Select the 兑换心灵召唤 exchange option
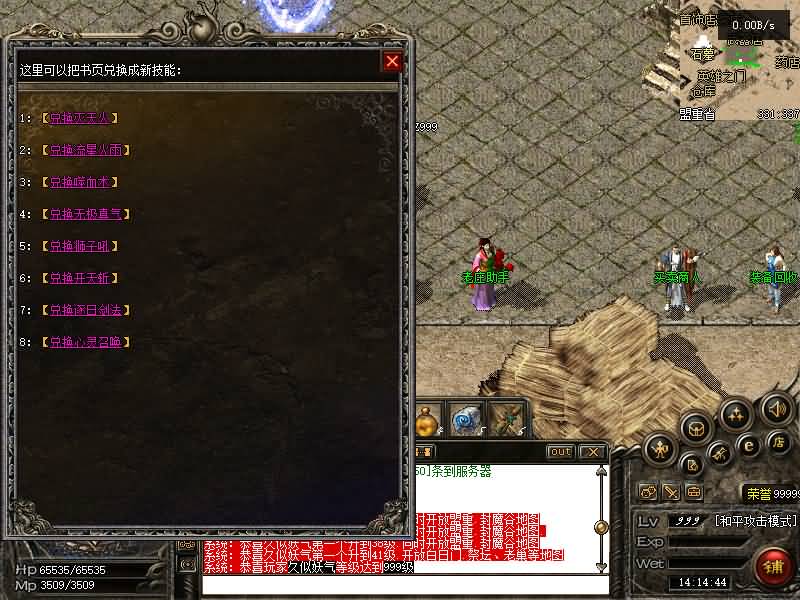This screenshot has height=600, width=800. click(87, 342)
